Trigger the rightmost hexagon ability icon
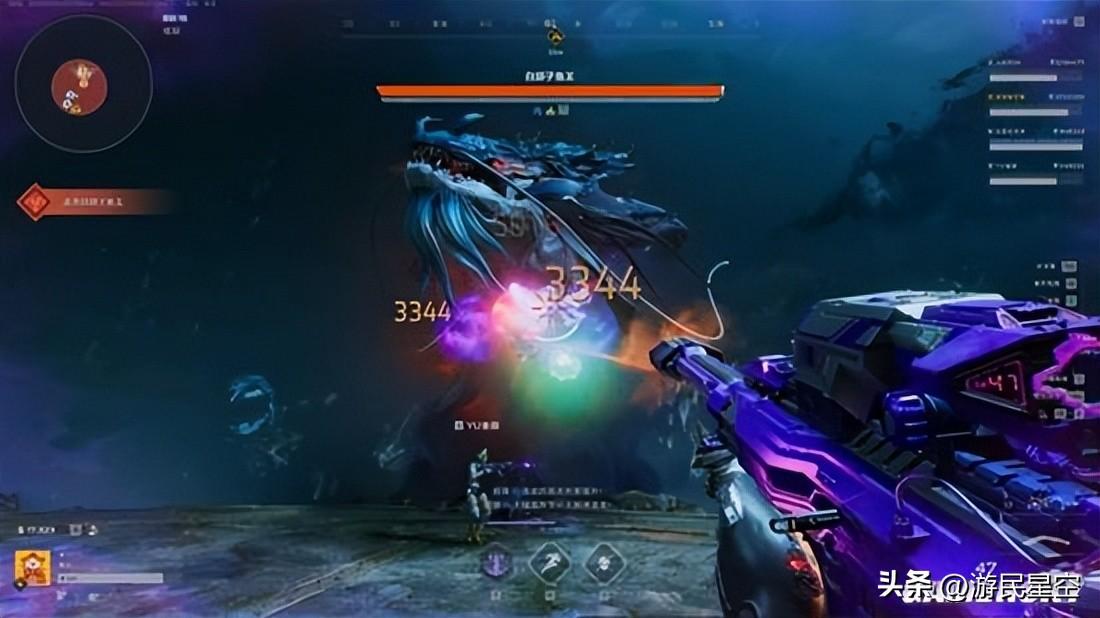The height and width of the screenshot is (618, 1100). (x=604, y=561)
